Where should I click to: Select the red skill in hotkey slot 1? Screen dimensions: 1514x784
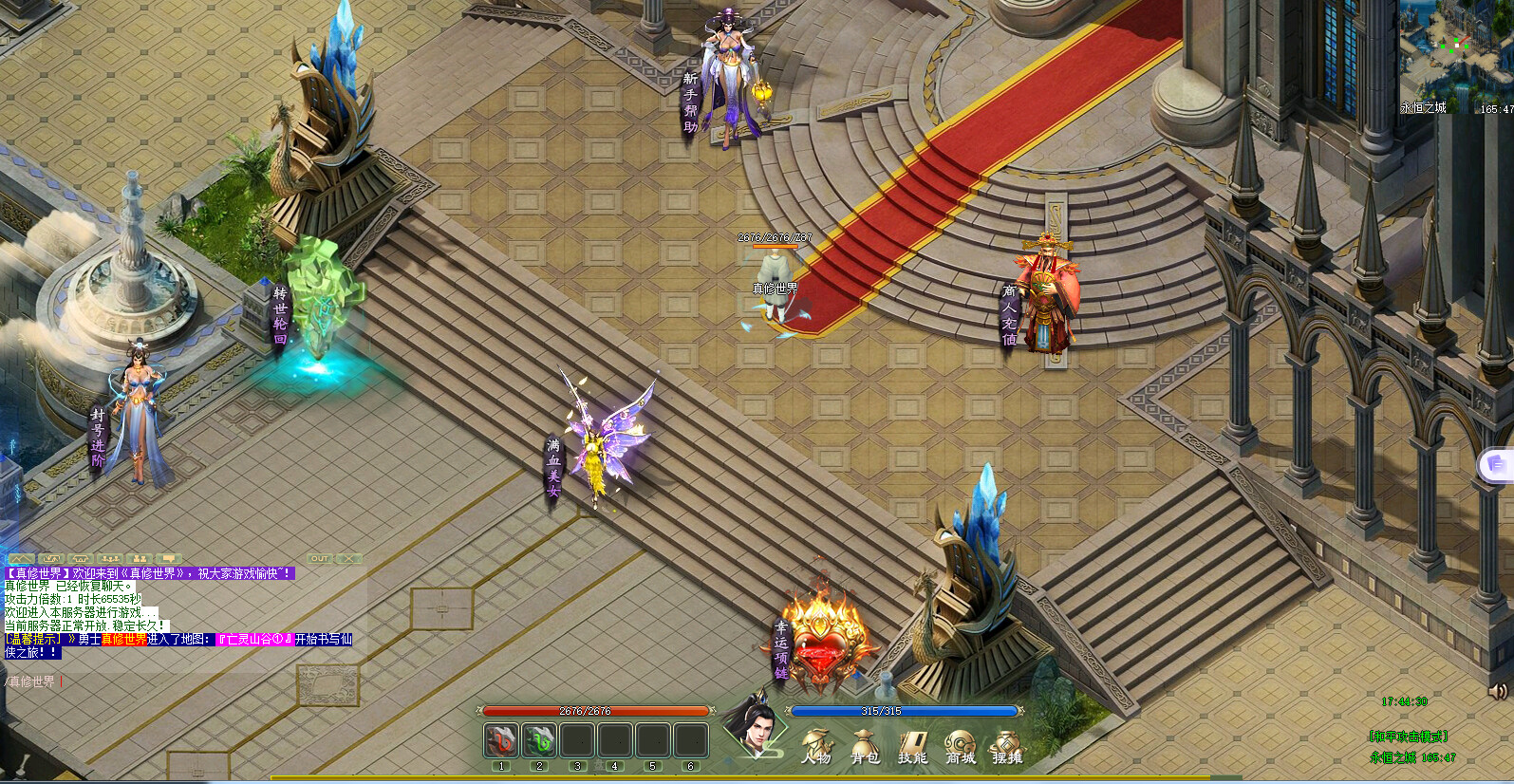(x=500, y=738)
